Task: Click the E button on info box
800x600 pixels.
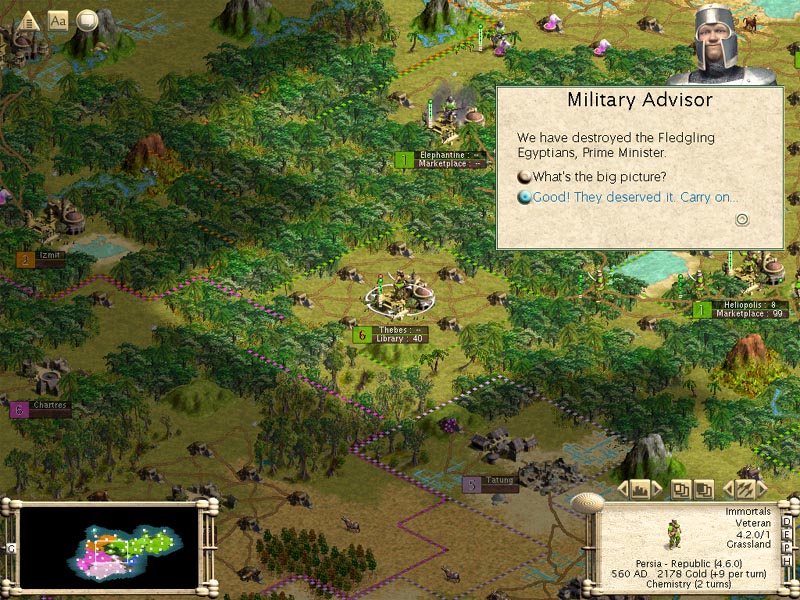Action: click(787, 535)
